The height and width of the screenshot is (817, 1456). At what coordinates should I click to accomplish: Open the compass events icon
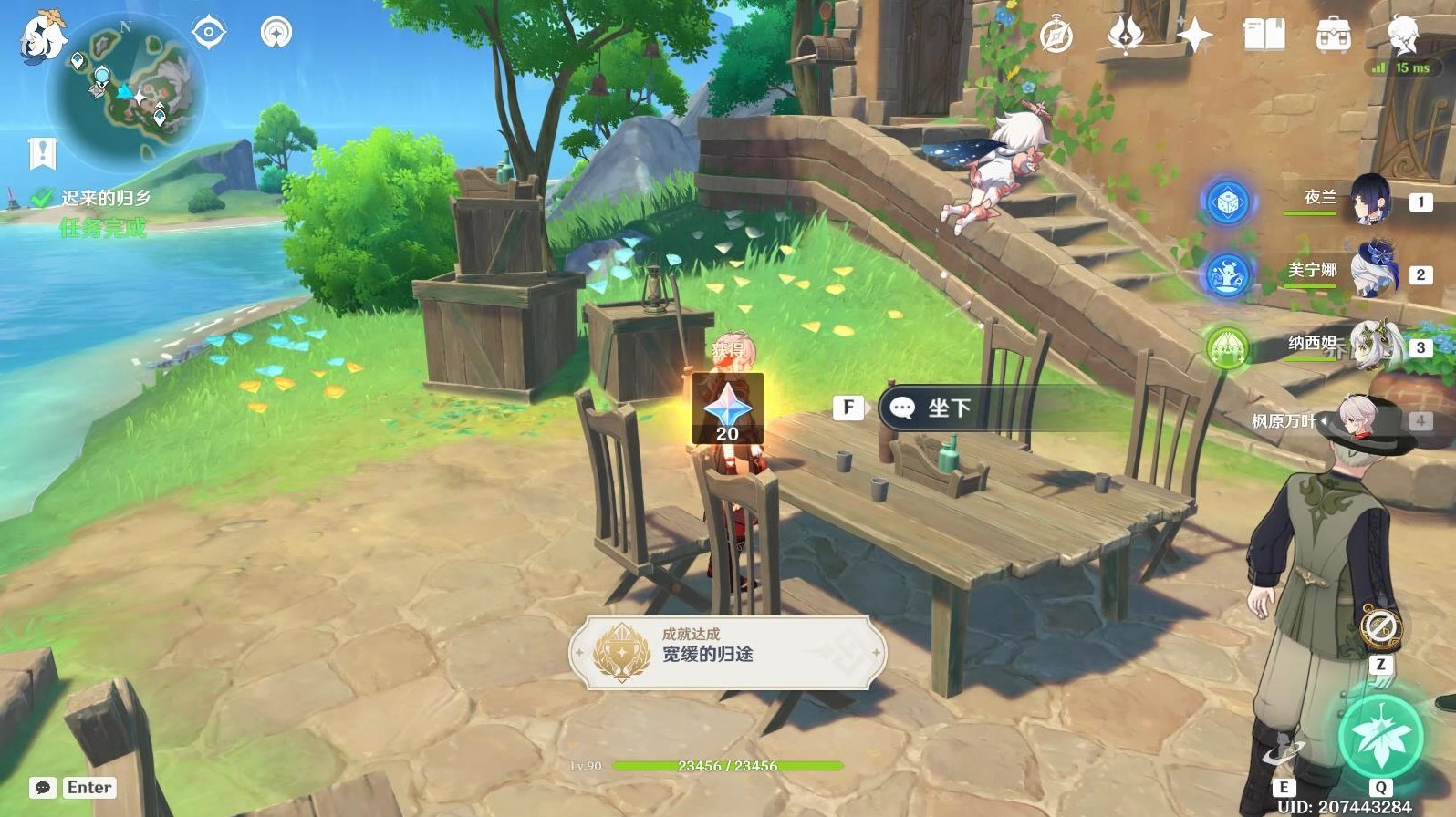[1056, 36]
